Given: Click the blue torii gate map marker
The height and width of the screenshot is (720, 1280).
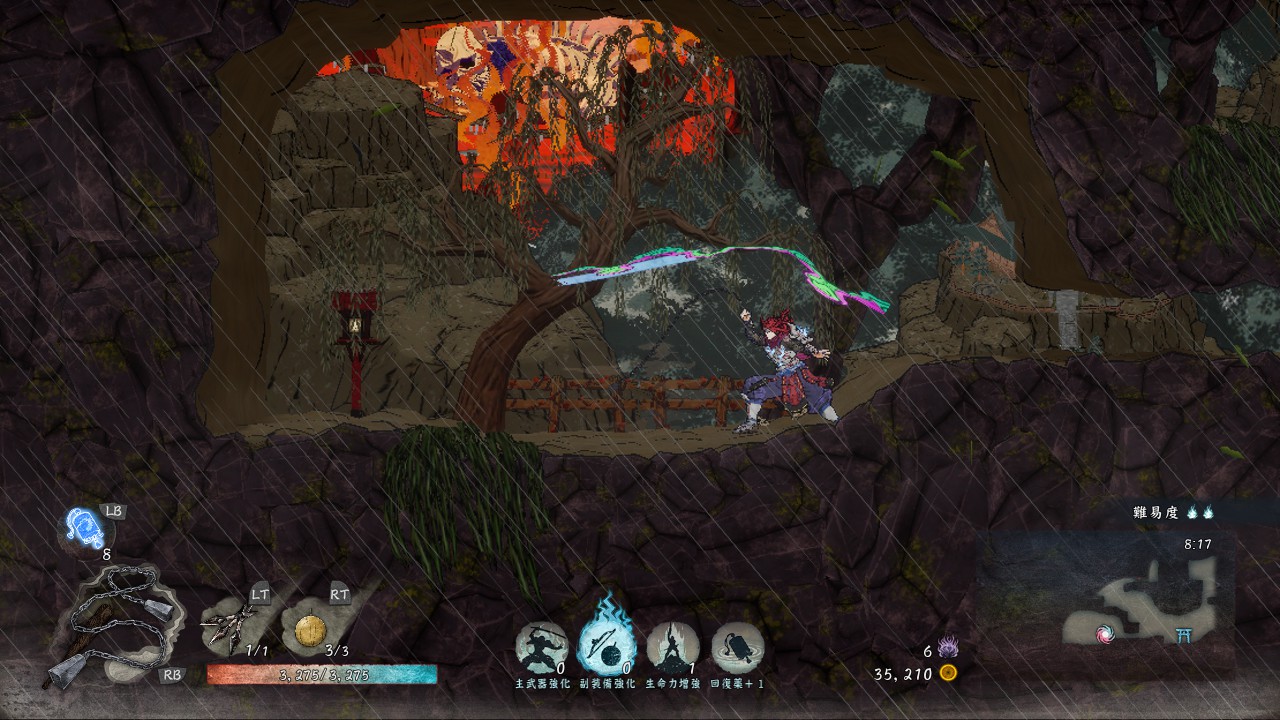Looking at the screenshot, I should (1187, 634).
